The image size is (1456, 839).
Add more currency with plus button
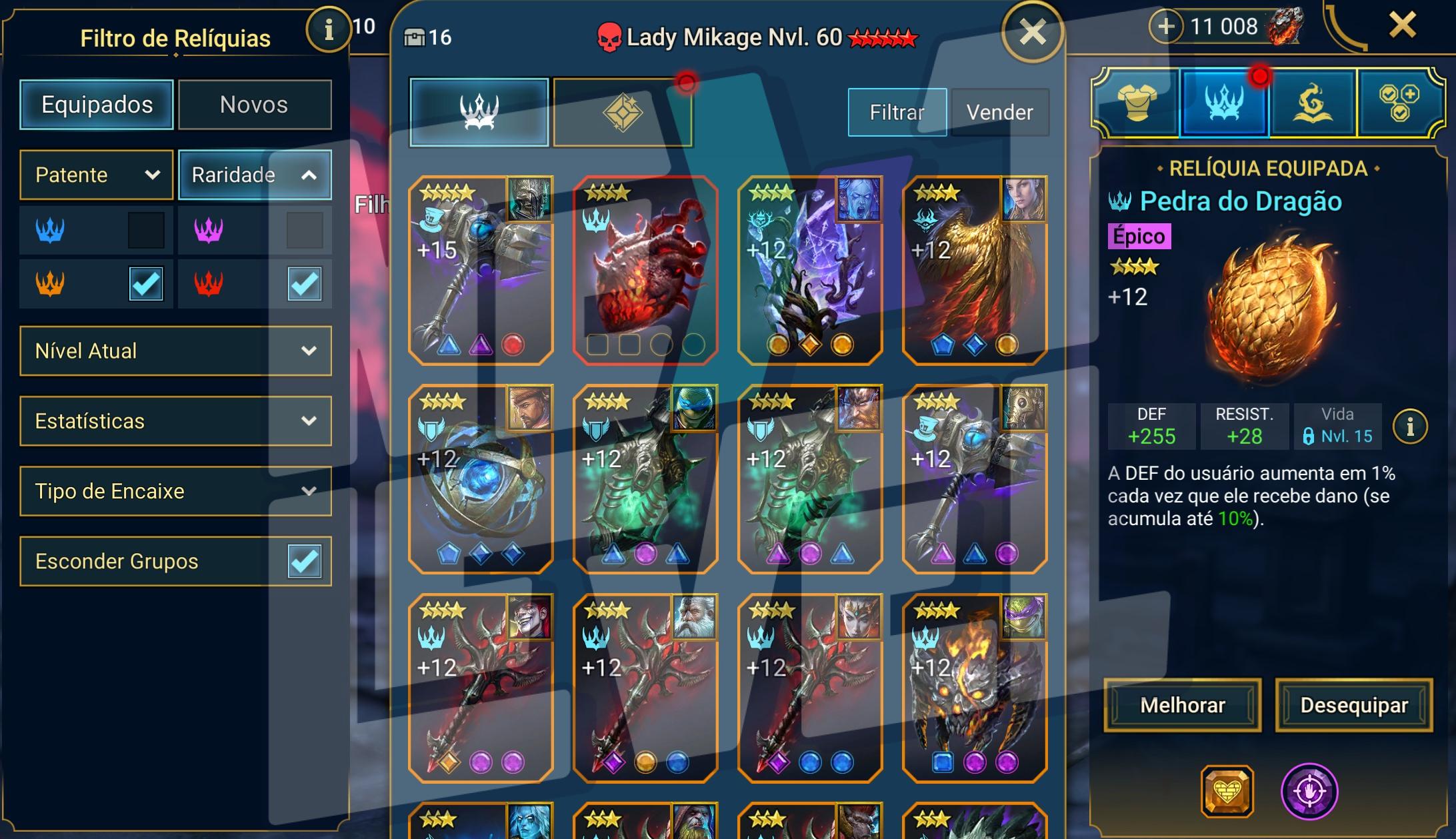(1165, 27)
